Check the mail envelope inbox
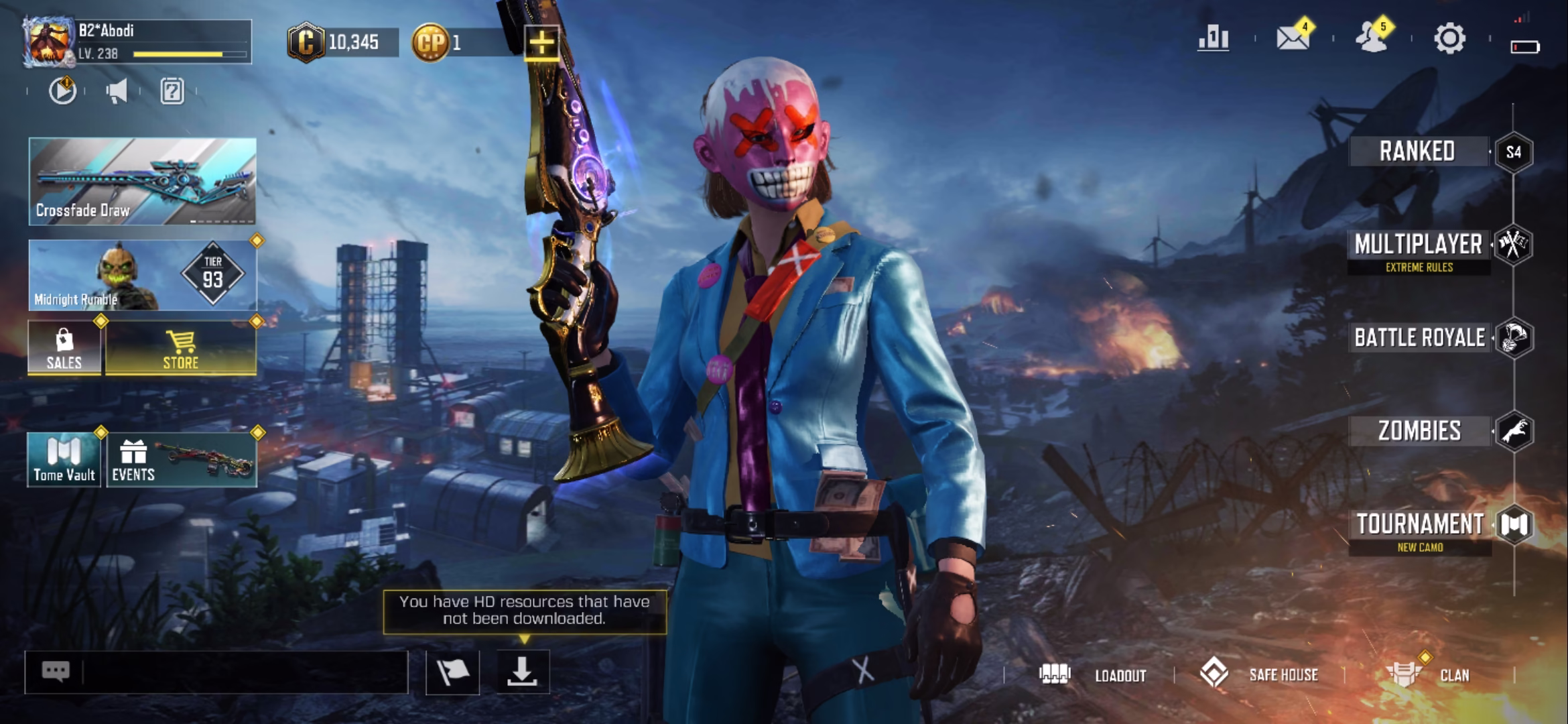The height and width of the screenshot is (724, 1568). tap(1293, 38)
